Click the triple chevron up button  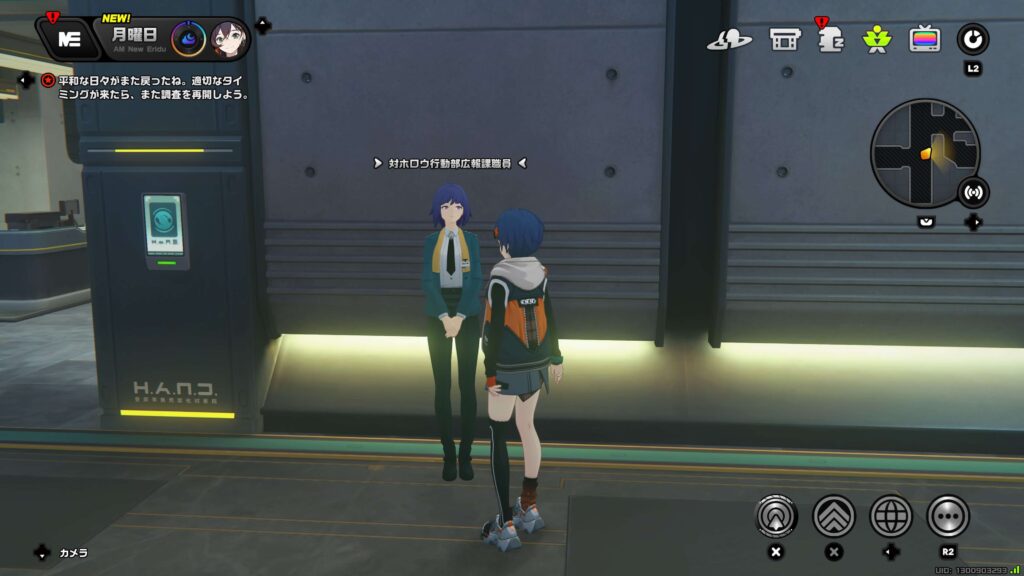coord(833,516)
